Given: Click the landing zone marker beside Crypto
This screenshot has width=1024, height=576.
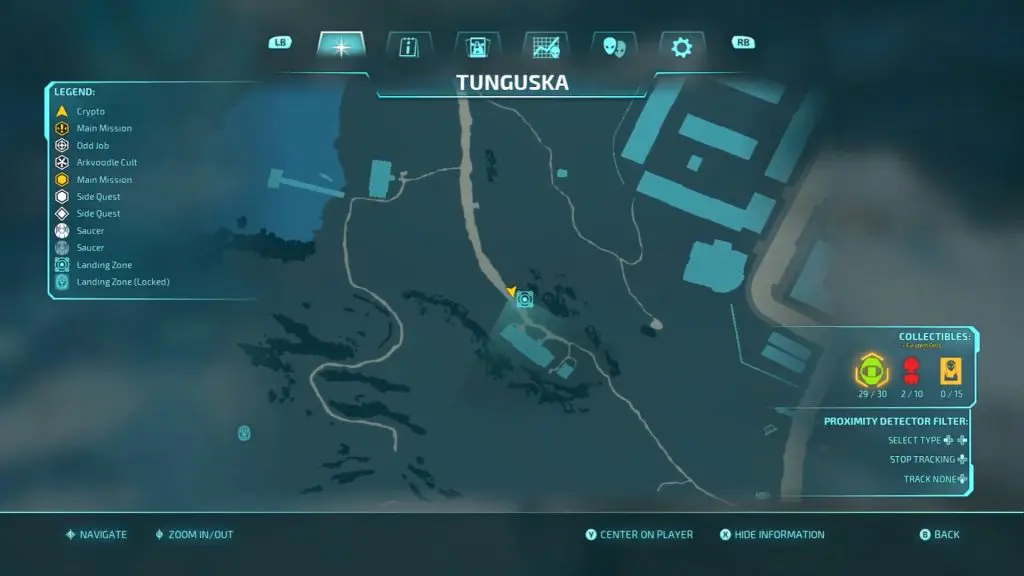Looking at the screenshot, I should click(526, 298).
